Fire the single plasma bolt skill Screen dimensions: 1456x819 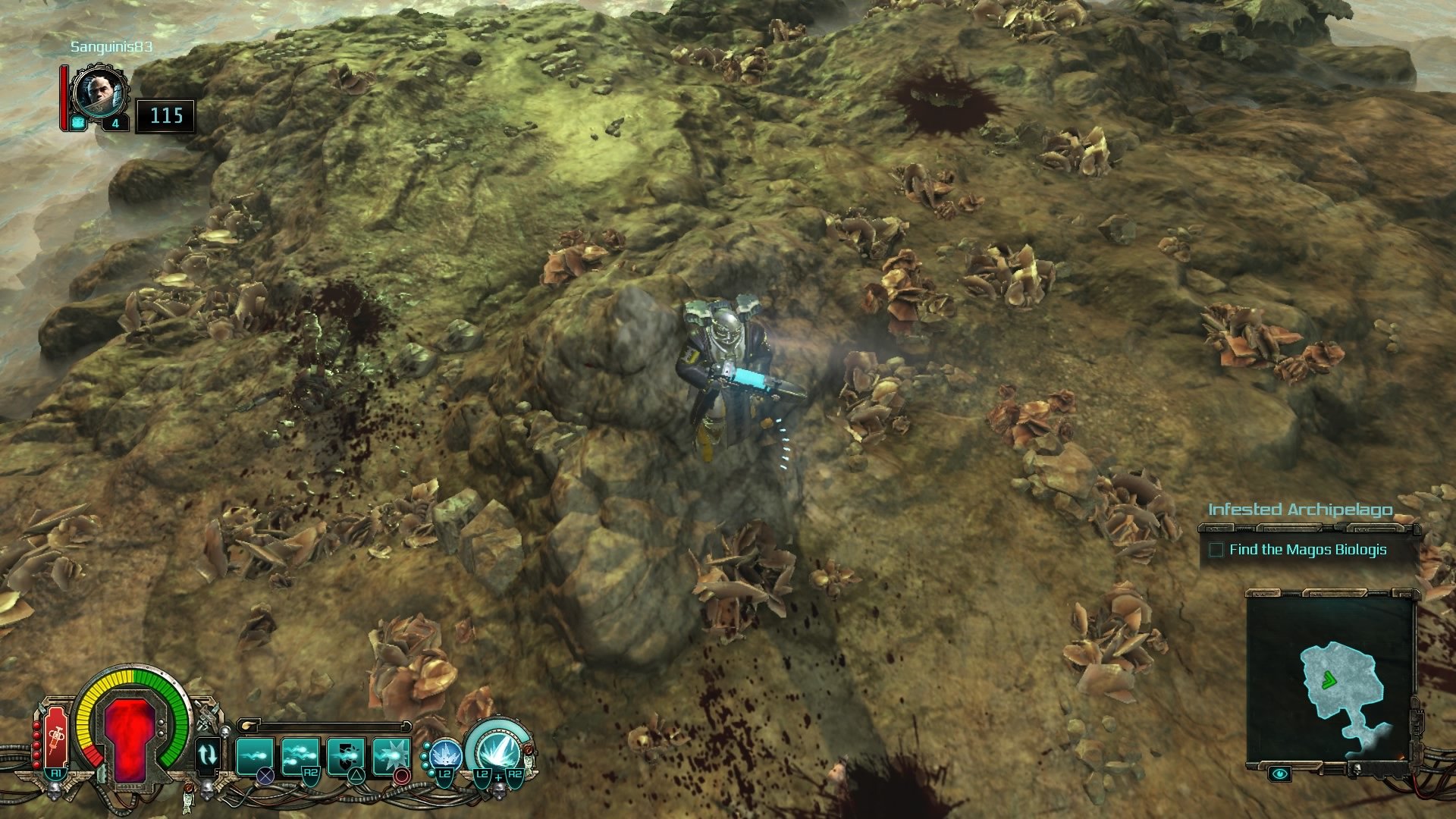click(255, 755)
